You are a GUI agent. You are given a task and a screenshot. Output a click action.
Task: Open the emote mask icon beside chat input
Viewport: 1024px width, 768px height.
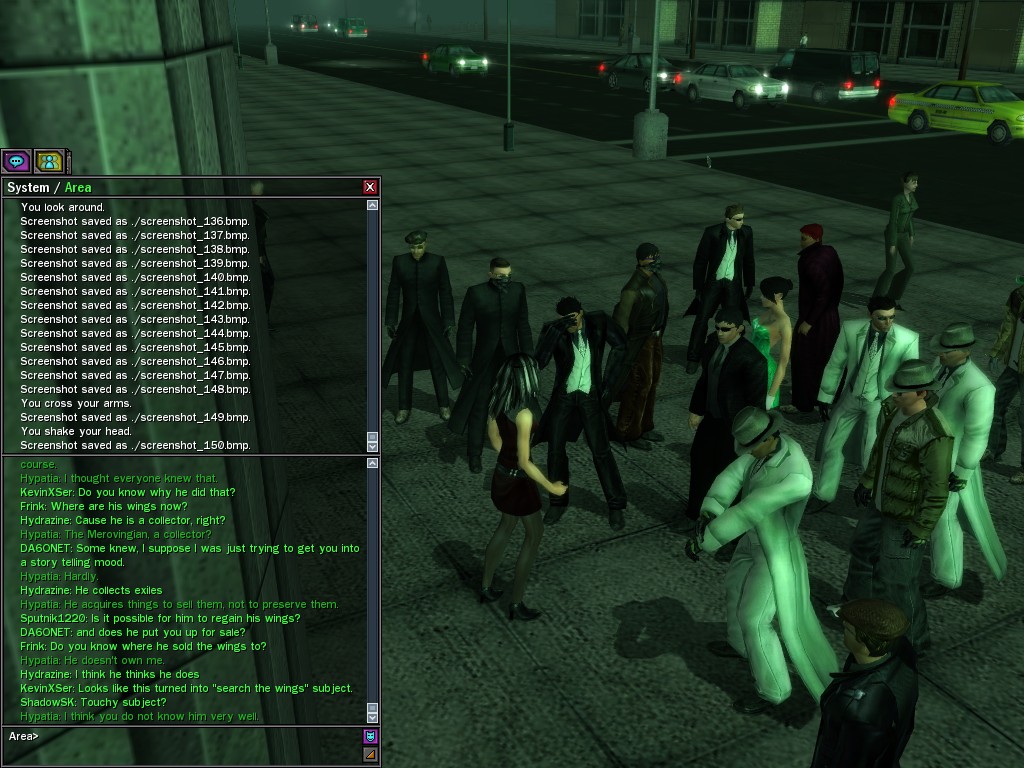point(370,736)
